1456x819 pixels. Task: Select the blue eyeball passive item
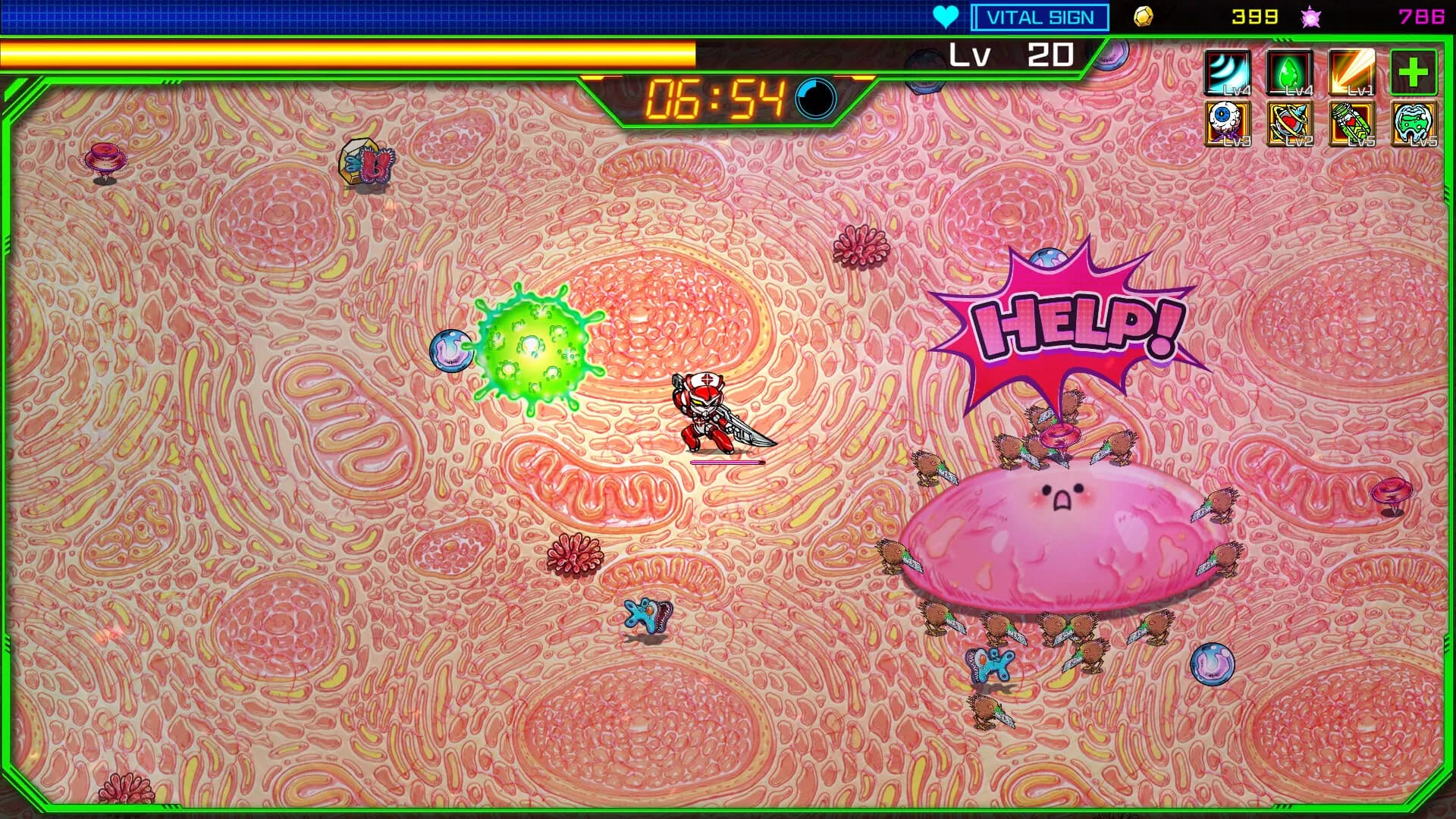1228,124
